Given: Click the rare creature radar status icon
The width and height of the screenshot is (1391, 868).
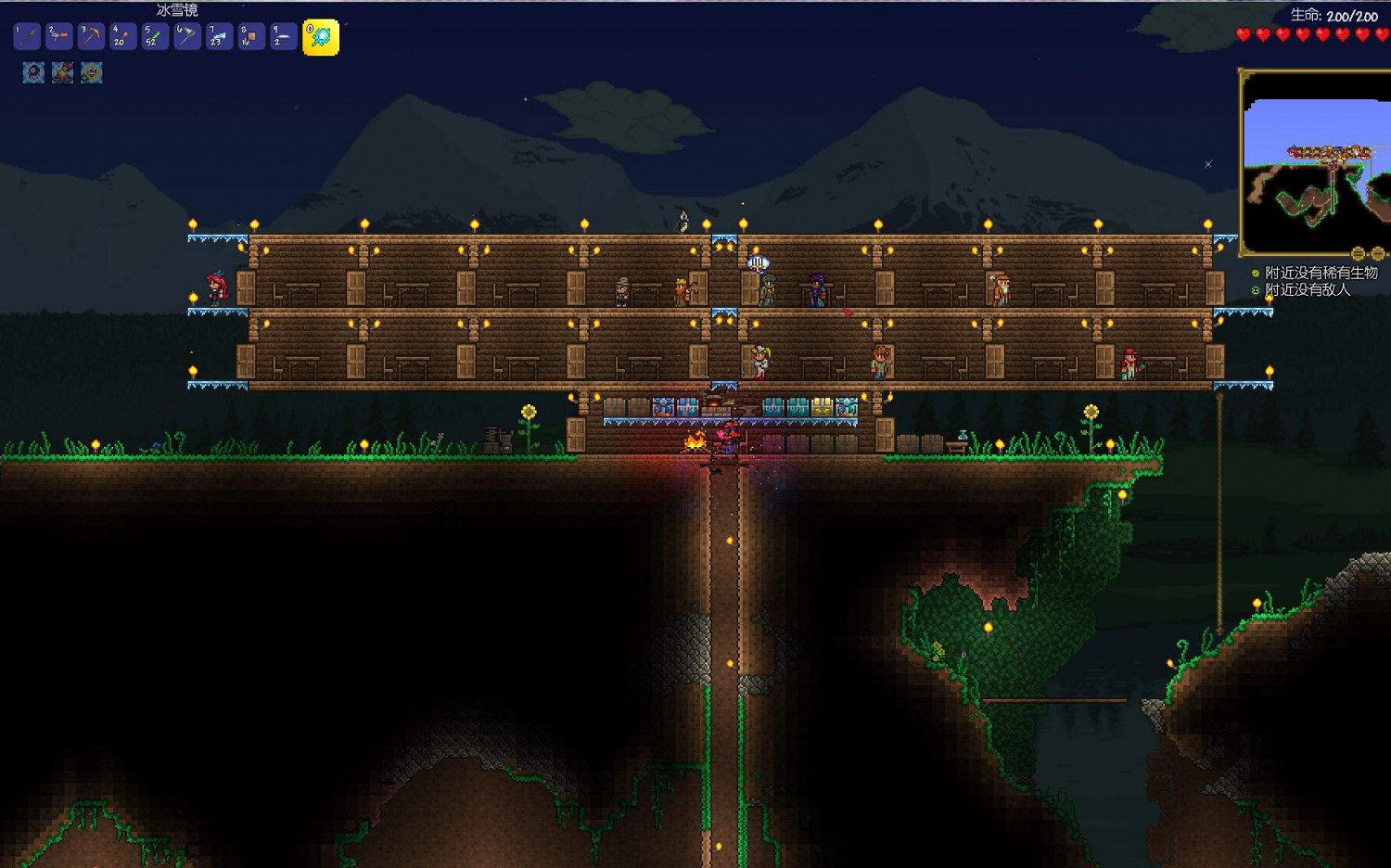Looking at the screenshot, I should [1255, 273].
